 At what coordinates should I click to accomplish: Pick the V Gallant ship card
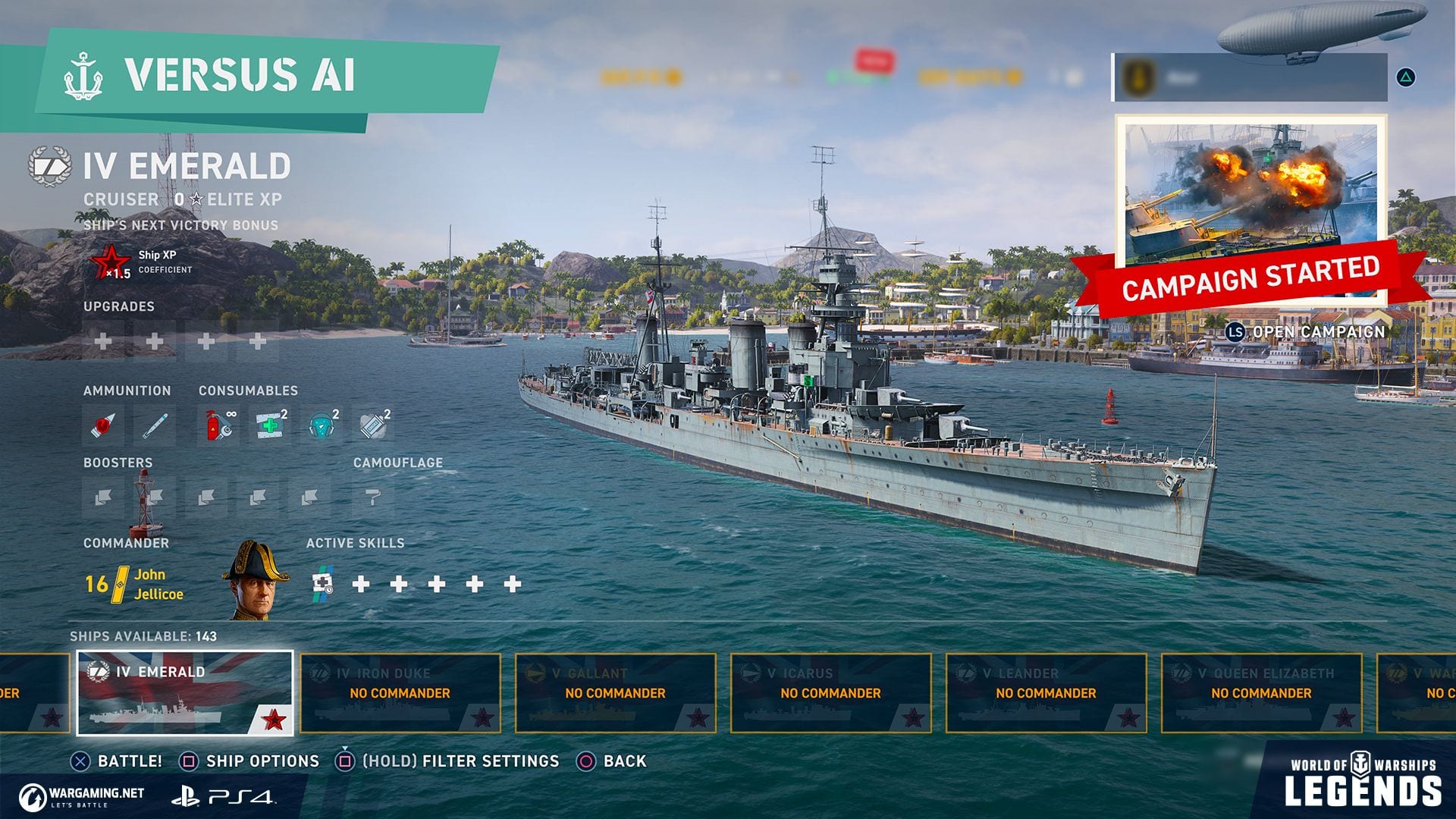click(616, 693)
